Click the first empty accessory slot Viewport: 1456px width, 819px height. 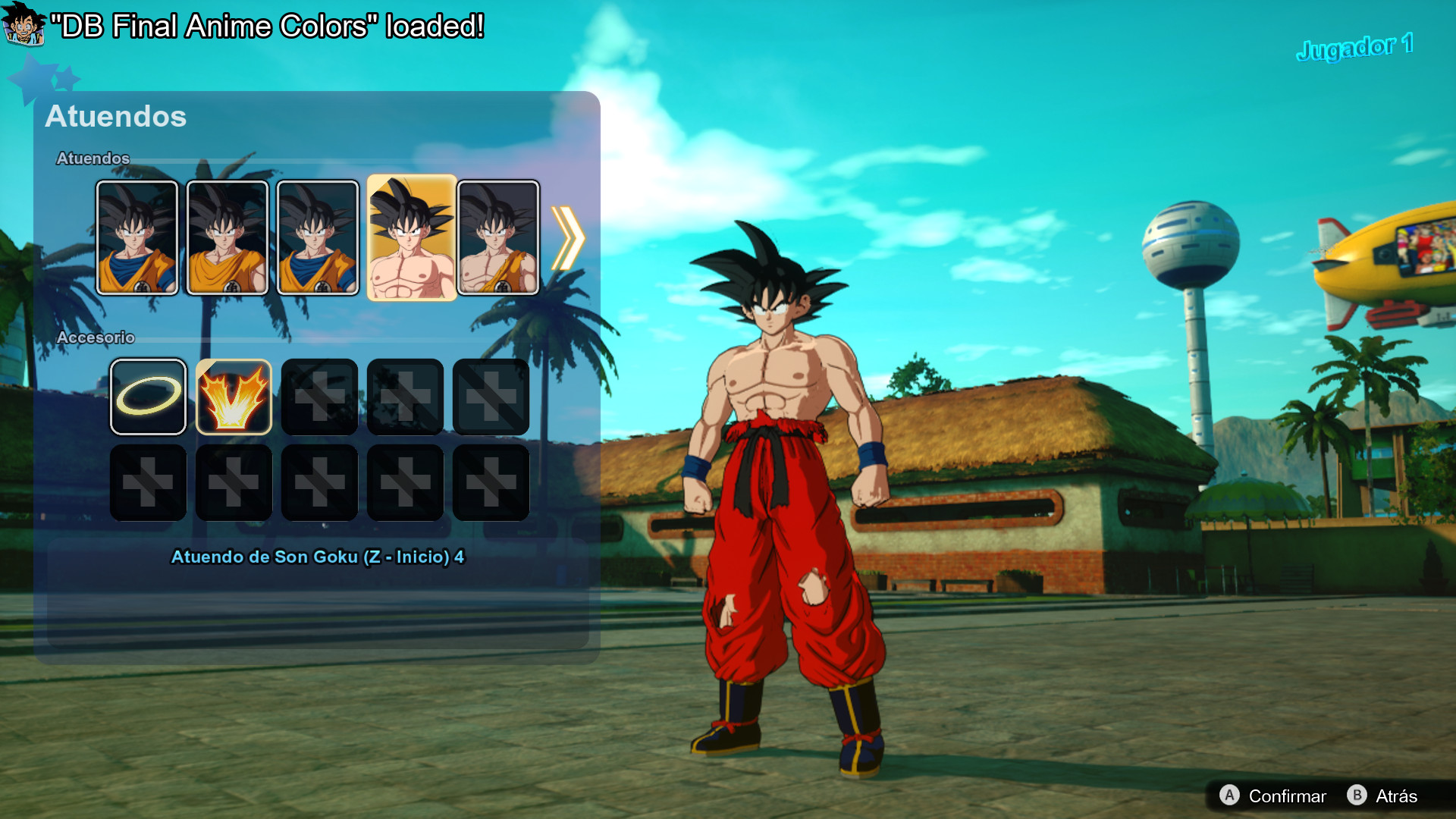(x=319, y=396)
